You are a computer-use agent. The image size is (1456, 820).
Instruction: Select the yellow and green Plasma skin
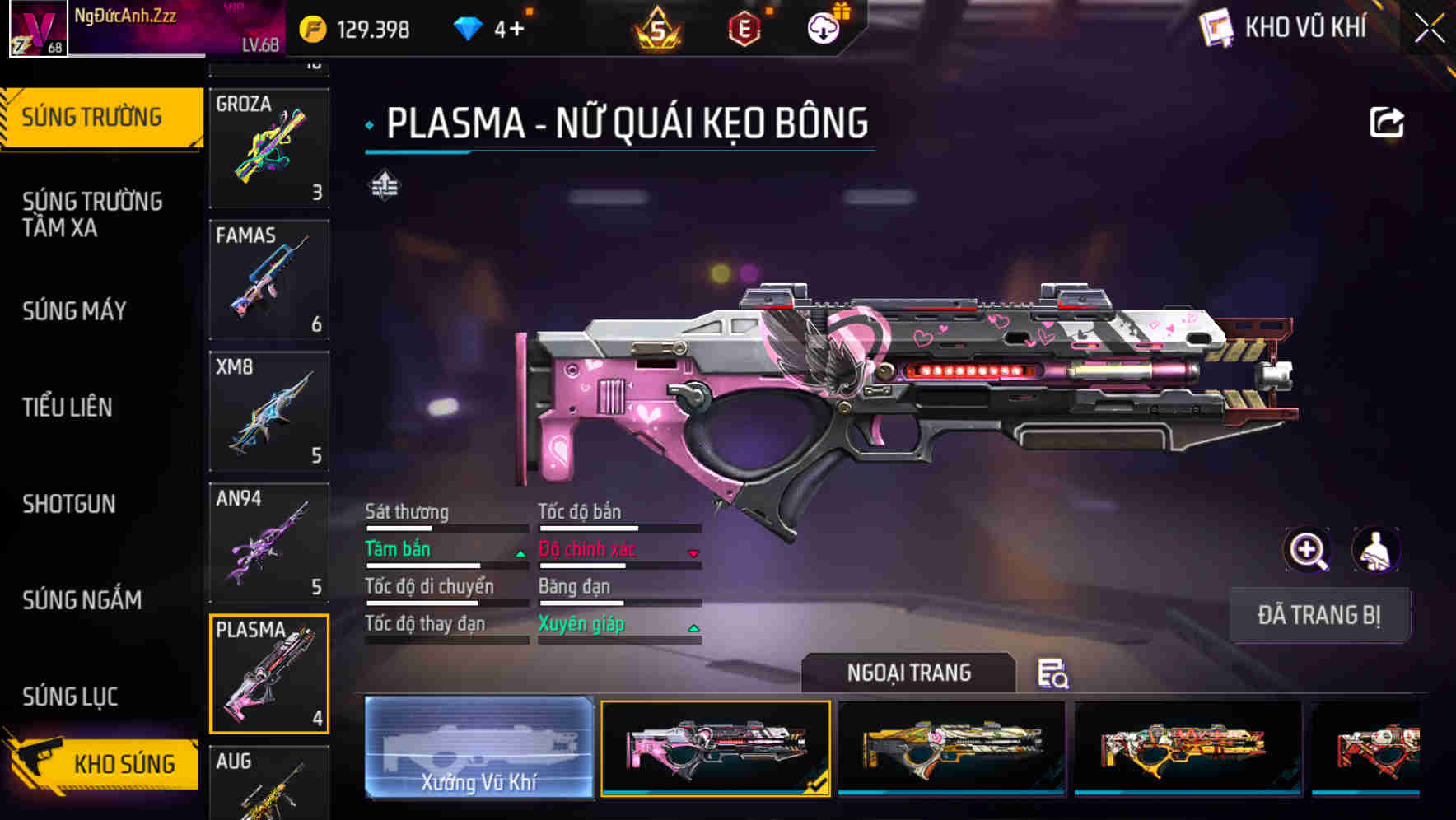click(951, 748)
